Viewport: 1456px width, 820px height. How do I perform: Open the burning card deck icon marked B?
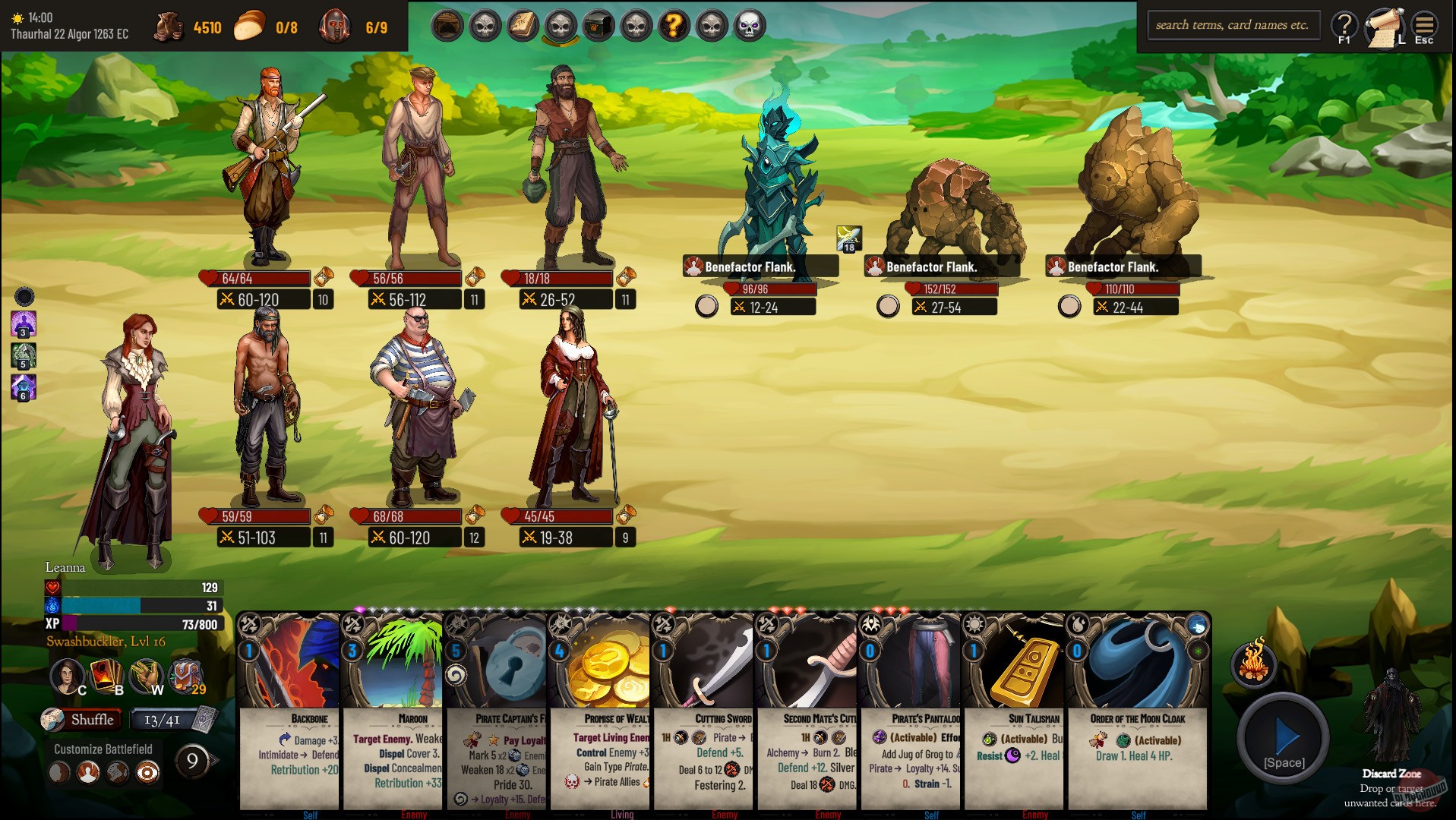[x=104, y=675]
